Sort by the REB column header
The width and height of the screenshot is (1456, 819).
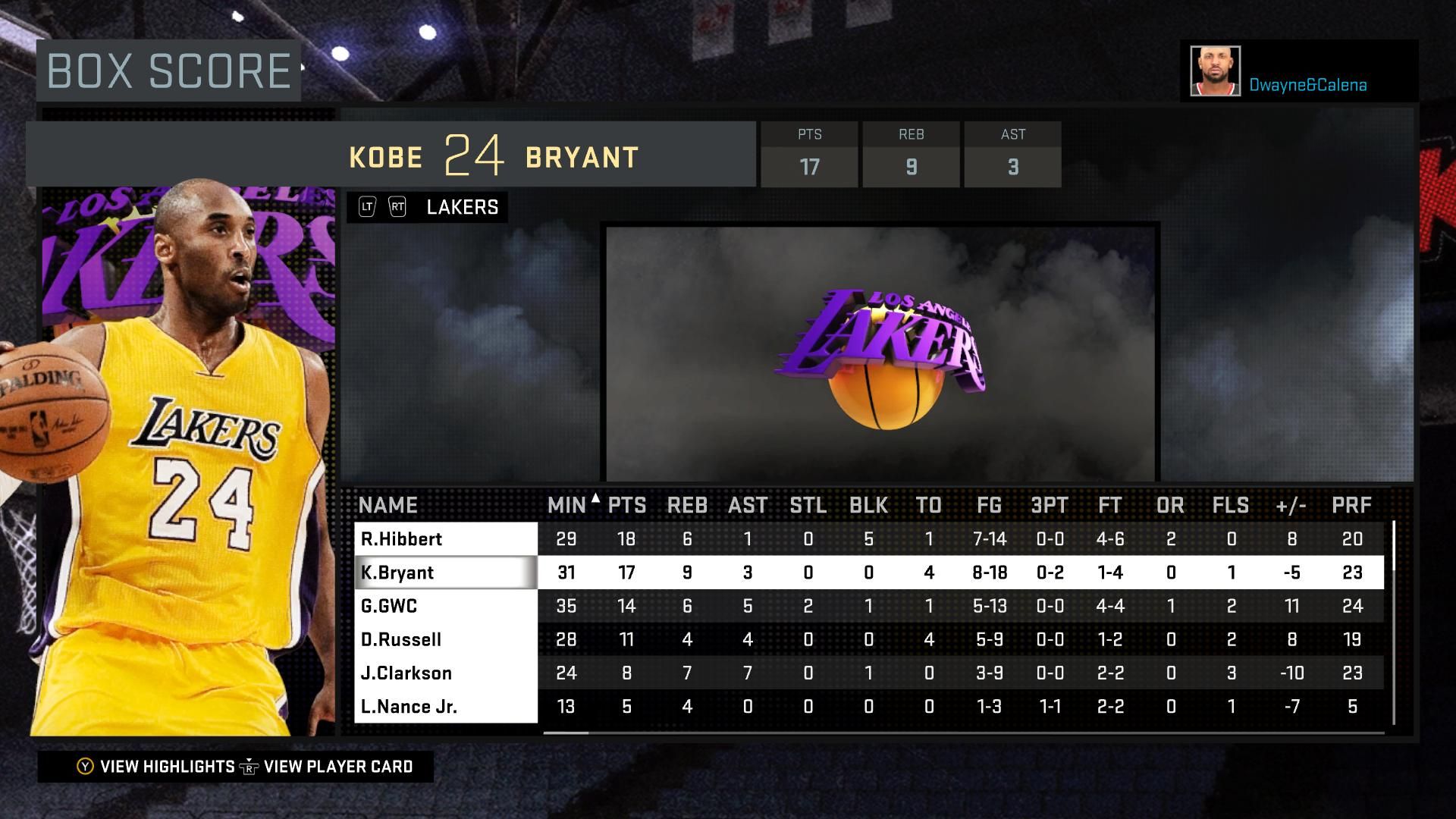(687, 505)
